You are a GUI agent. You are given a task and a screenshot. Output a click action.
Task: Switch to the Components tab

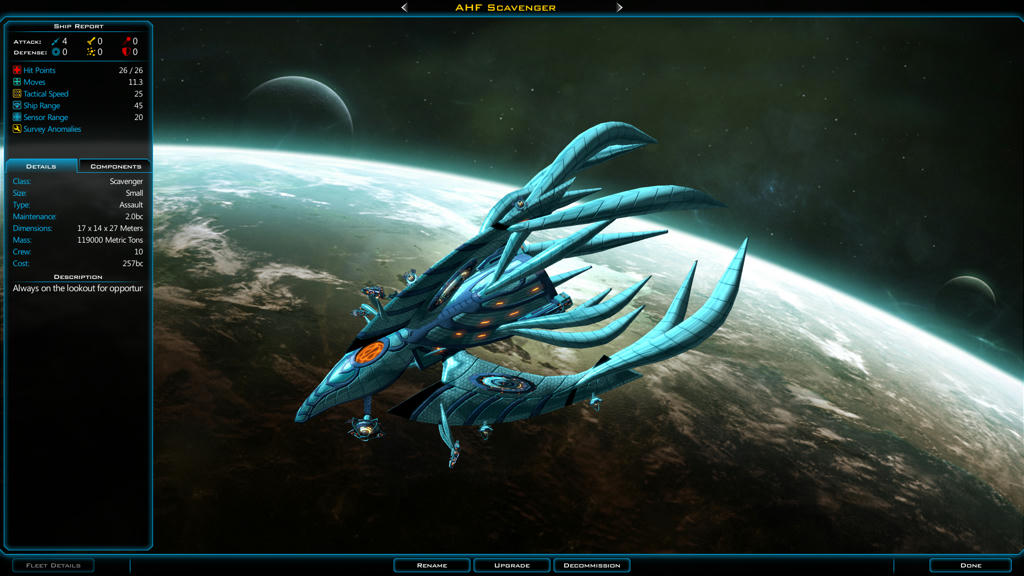[115, 166]
